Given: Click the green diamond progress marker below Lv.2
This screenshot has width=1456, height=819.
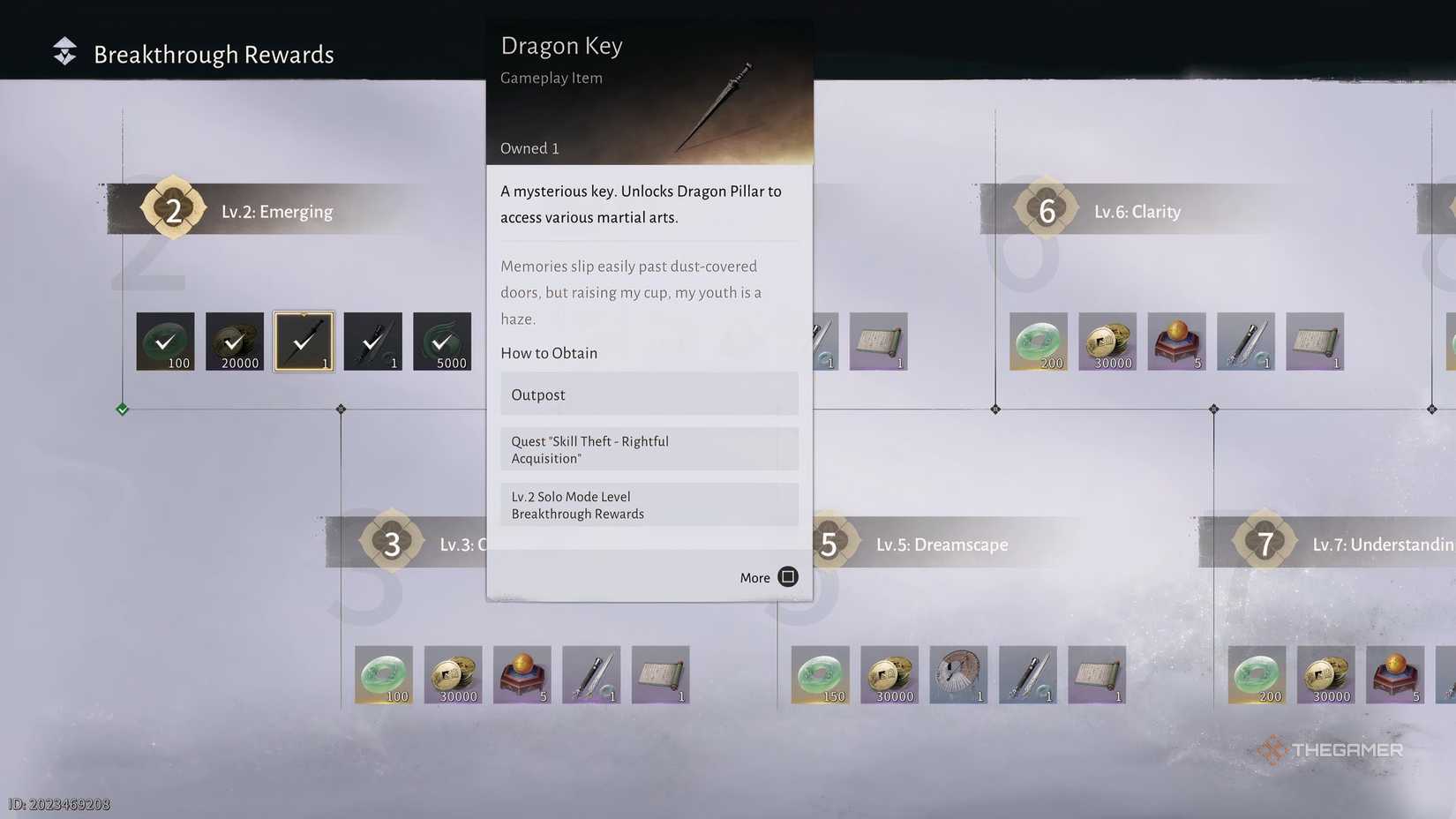Looking at the screenshot, I should pyautogui.click(x=122, y=409).
